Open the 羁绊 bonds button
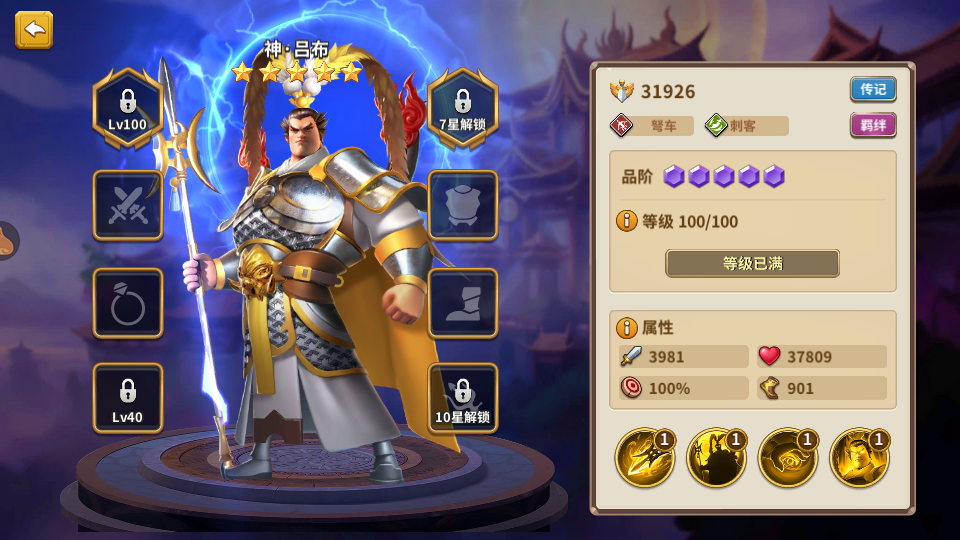960x540 pixels. pos(873,125)
